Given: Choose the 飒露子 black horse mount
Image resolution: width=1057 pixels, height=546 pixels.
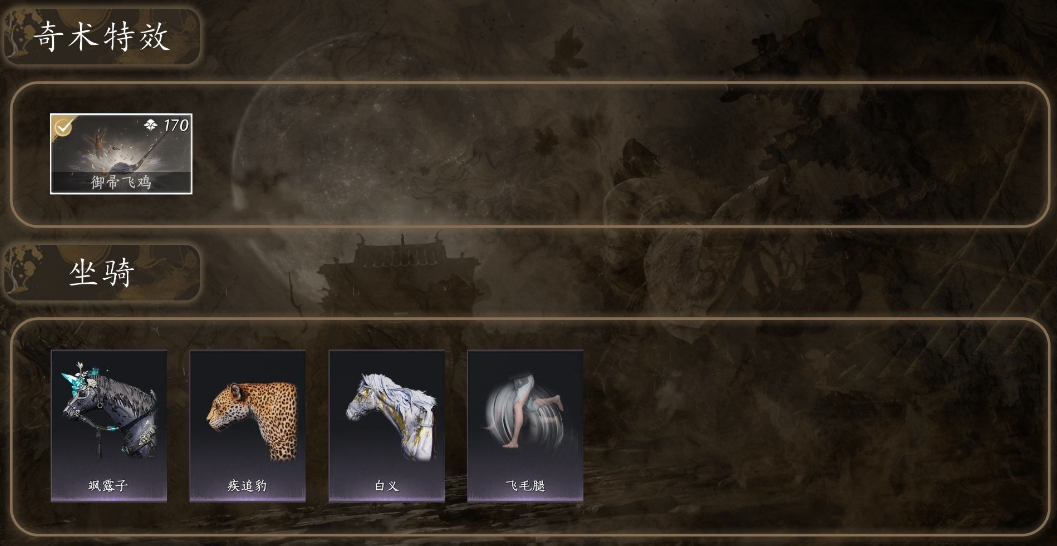Looking at the screenshot, I should (x=109, y=425).
